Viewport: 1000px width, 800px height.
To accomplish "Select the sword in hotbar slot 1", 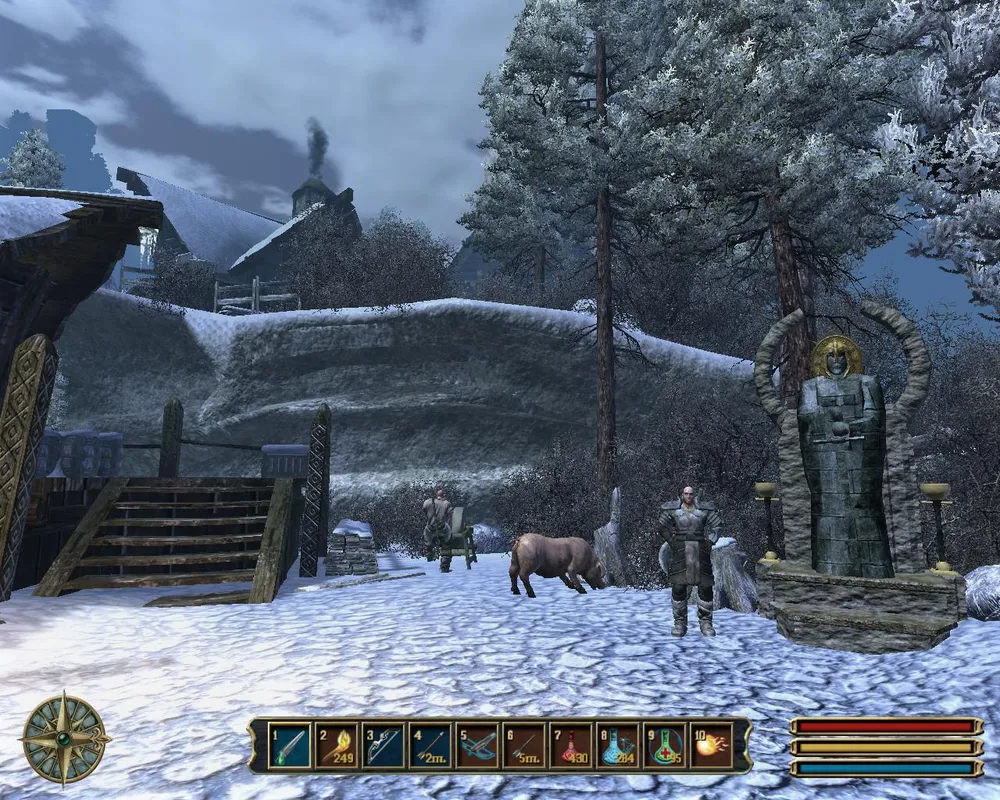I will point(289,745).
